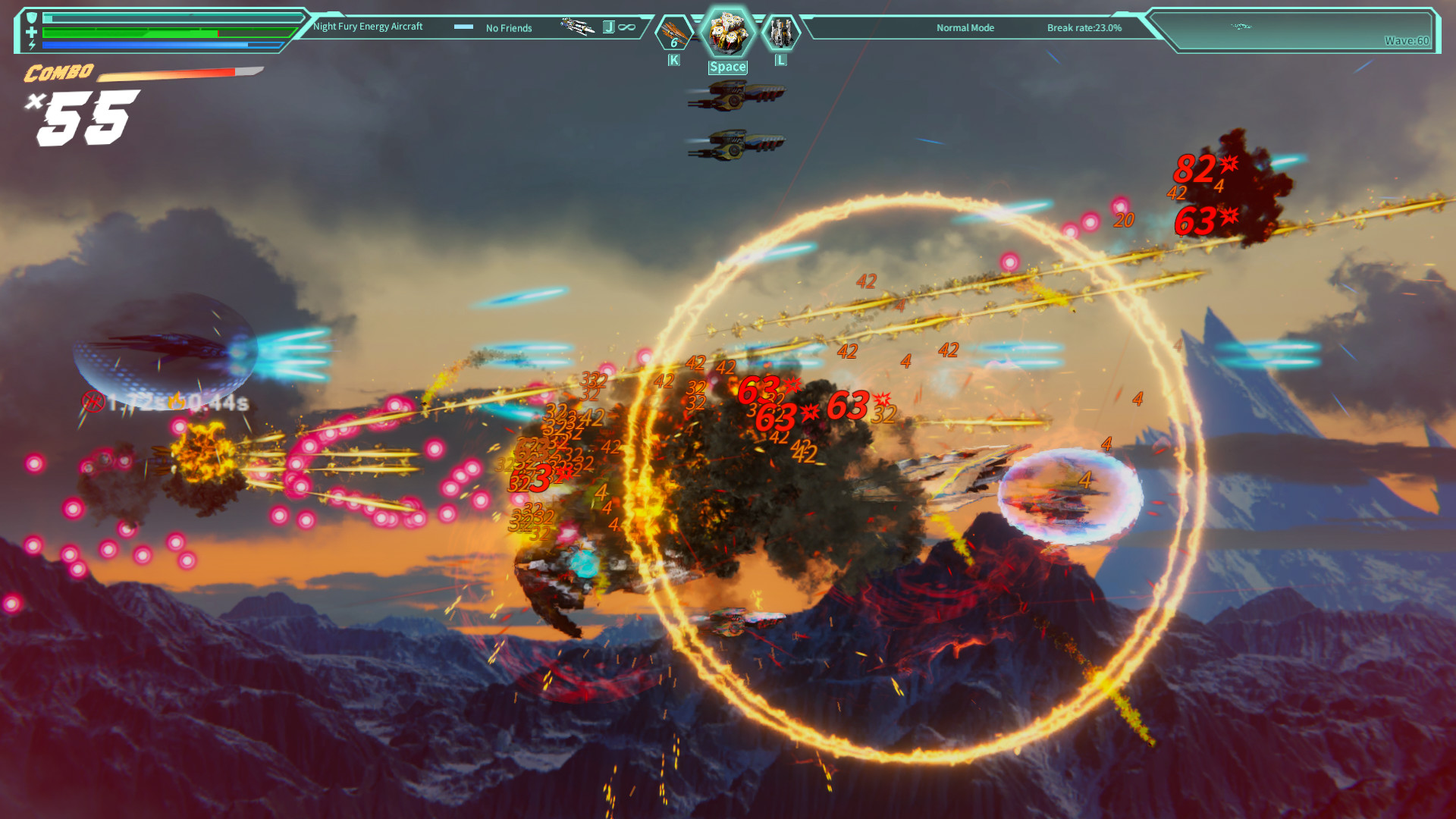Expand the Night Fury Energy Aircraft panel
The width and height of the screenshot is (1456, 819).
pos(369,26)
